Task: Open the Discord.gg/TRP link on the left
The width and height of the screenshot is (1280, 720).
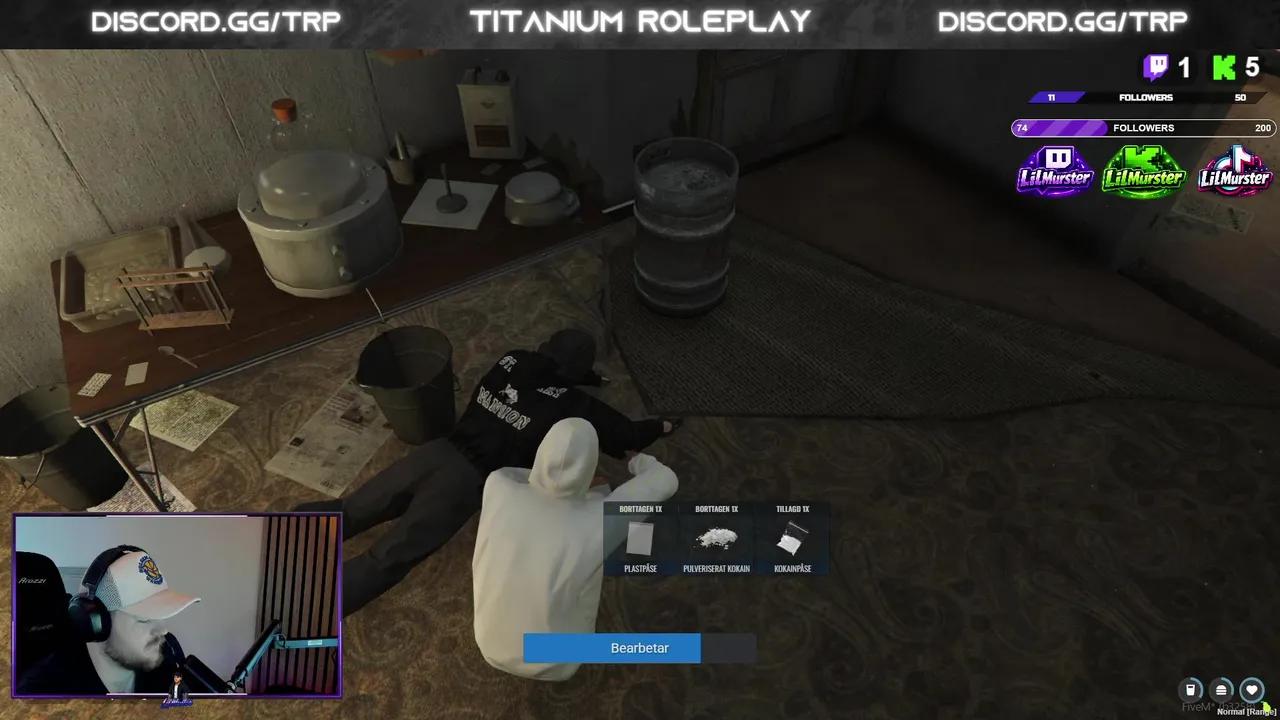Action: pyautogui.click(x=218, y=20)
